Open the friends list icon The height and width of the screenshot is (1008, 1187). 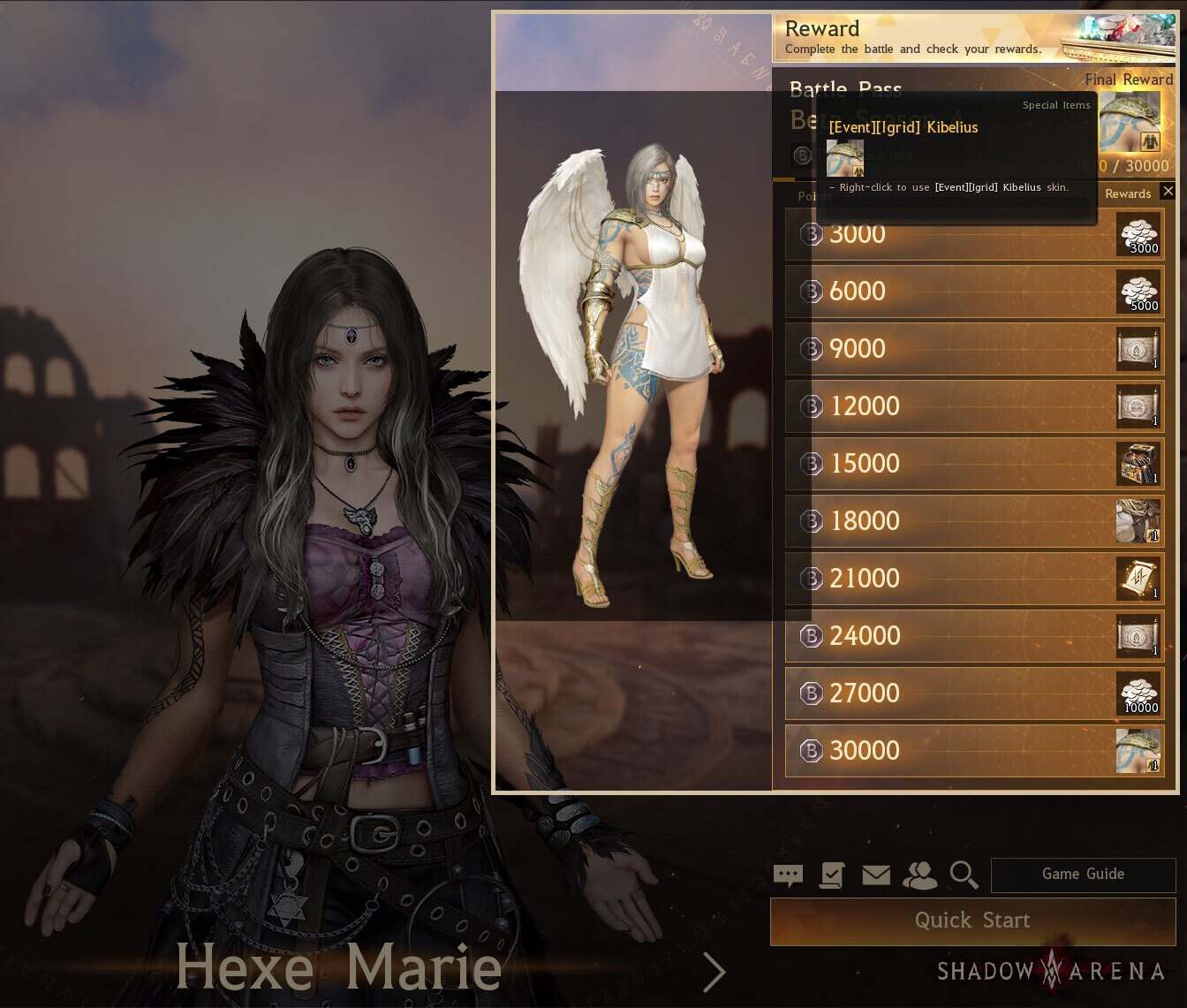pos(919,875)
